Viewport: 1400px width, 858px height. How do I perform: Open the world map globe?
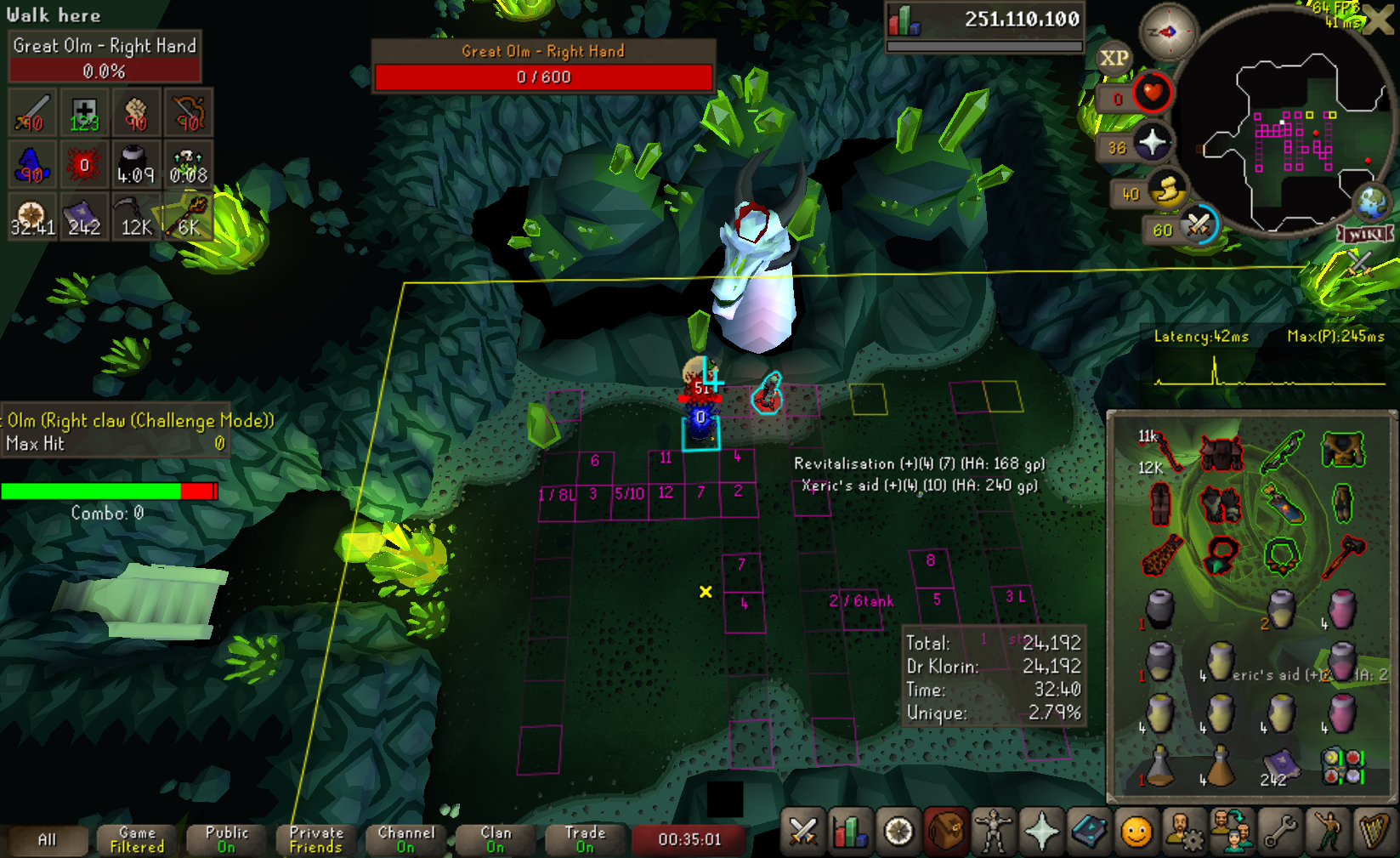[x=1371, y=202]
